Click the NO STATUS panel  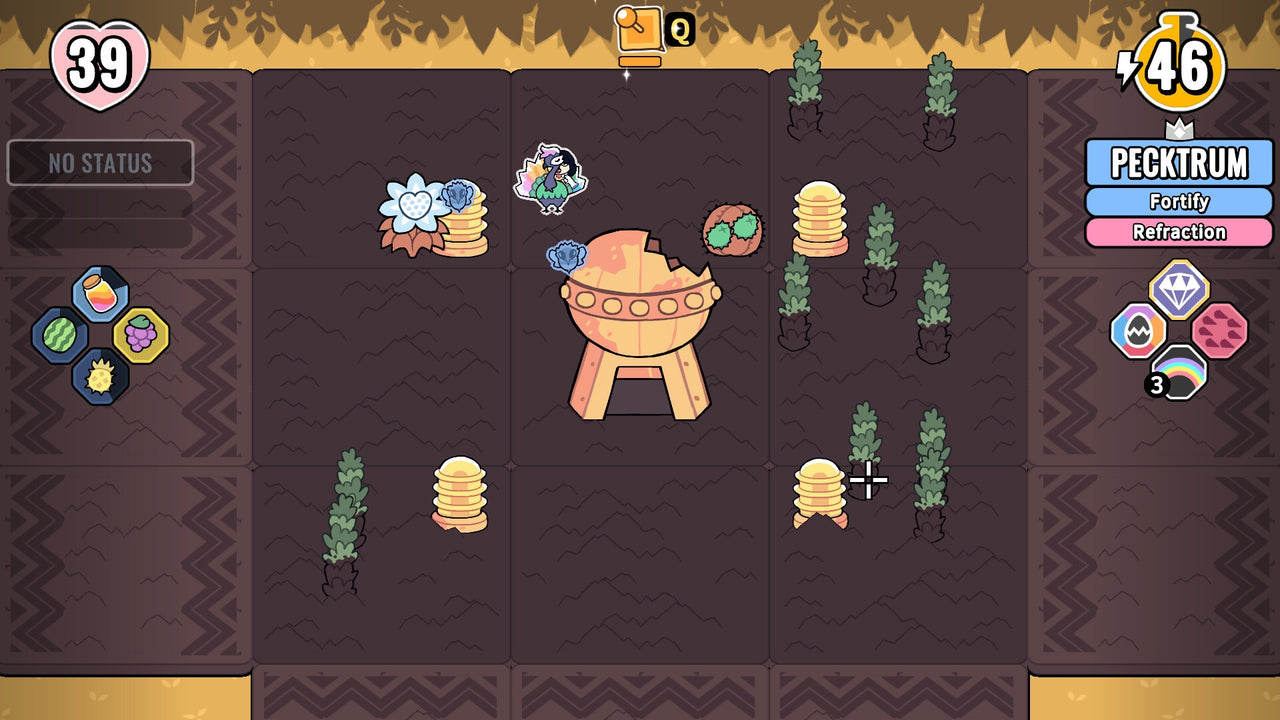pyautogui.click(x=101, y=163)
